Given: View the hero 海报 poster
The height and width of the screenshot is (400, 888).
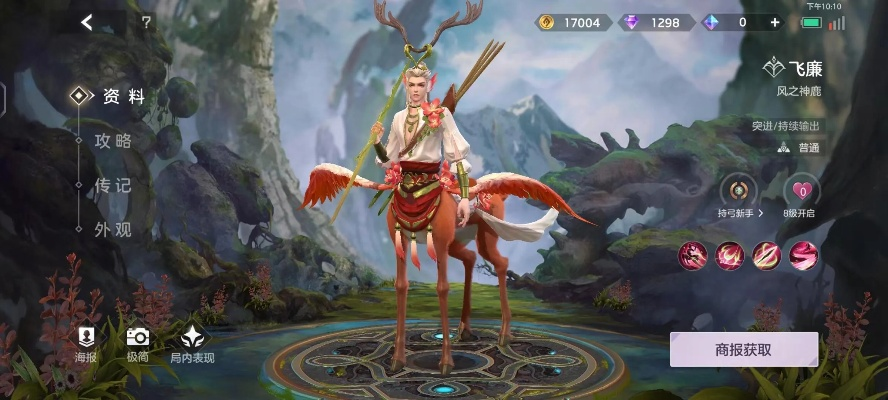Looking at the screenshot, I should (86, 344).
